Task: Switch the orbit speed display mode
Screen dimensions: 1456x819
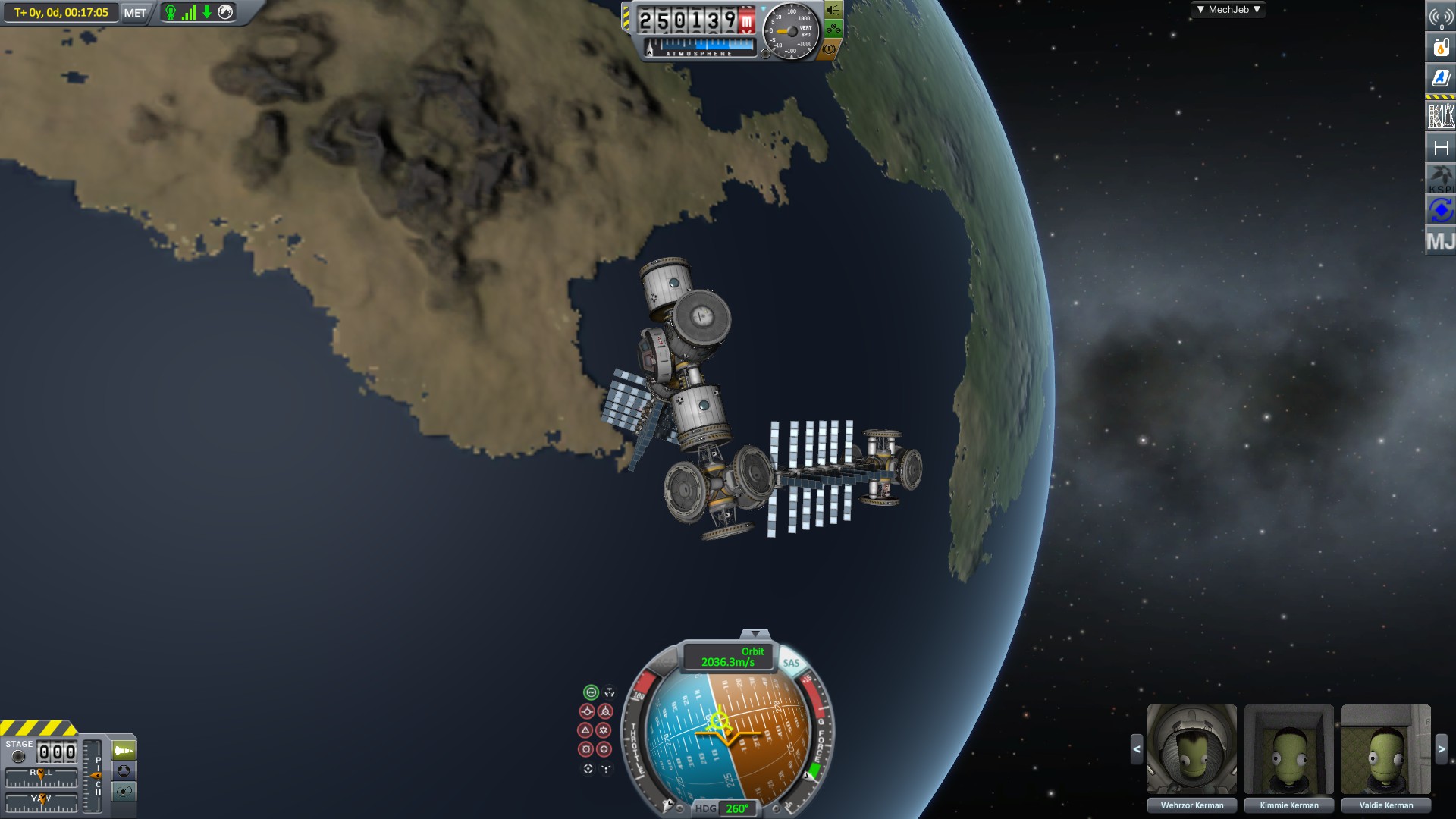Action: (x=727, y=657)
